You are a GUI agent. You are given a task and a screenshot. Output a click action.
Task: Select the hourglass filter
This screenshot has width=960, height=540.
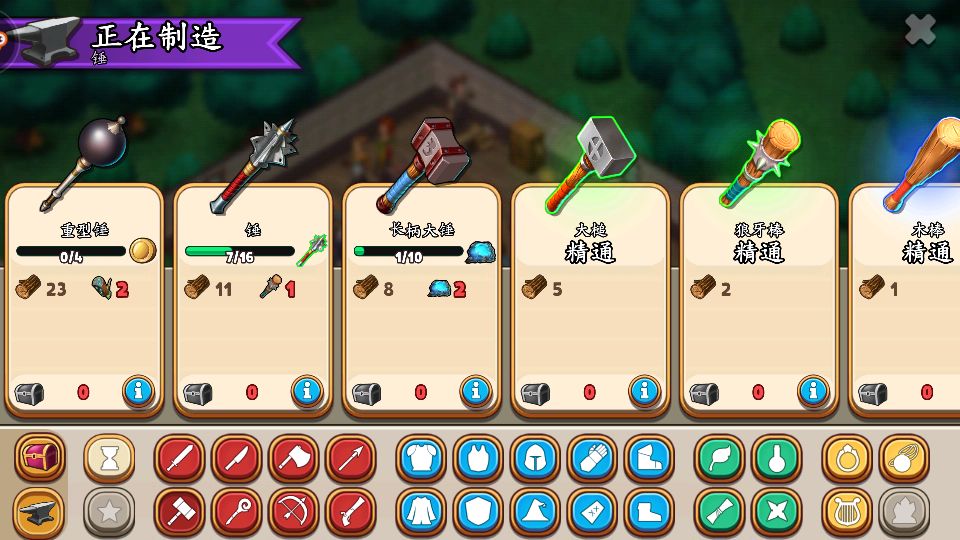point(109,458)
